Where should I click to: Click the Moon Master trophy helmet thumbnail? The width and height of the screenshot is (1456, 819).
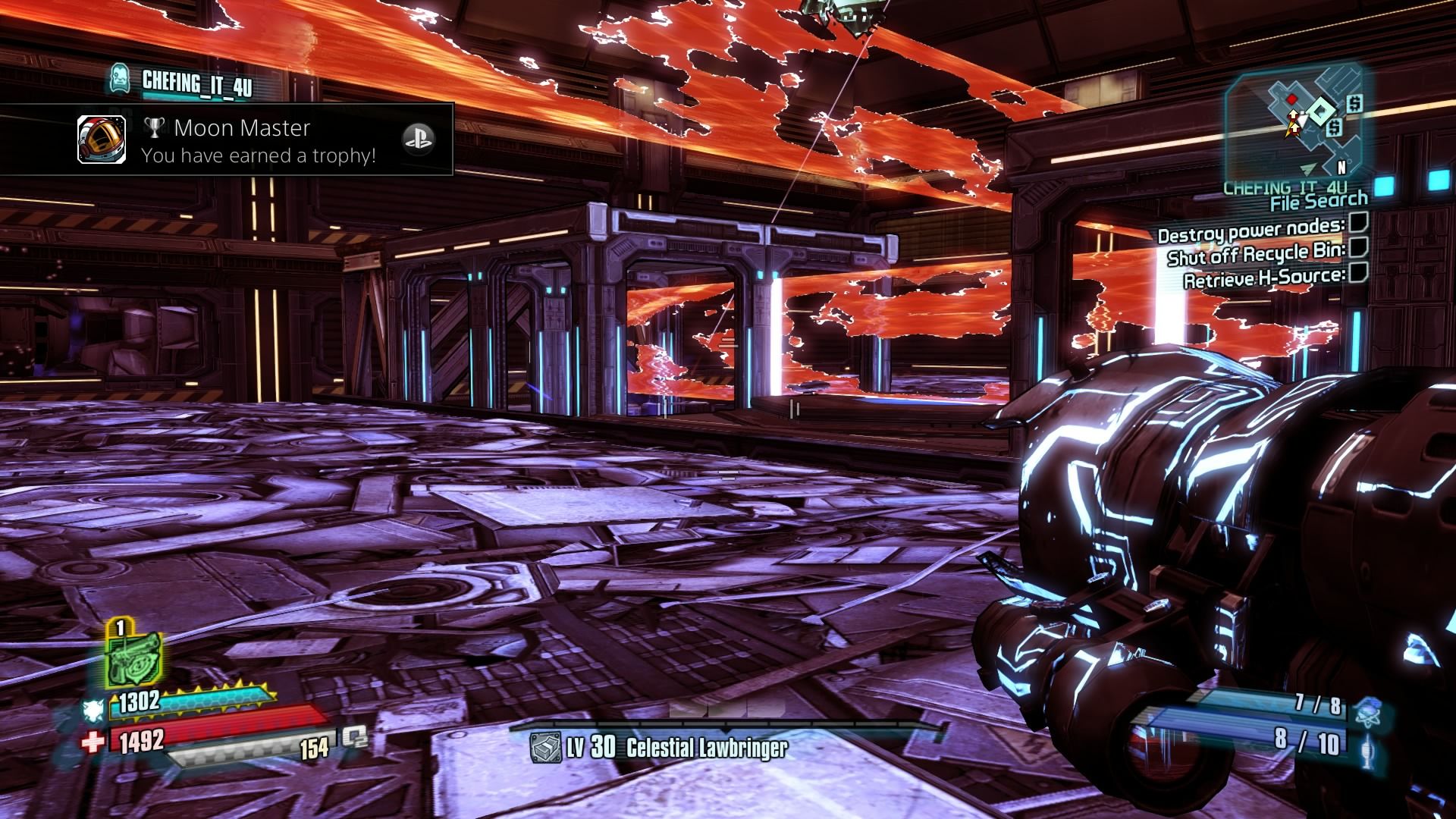pos(102,140)
